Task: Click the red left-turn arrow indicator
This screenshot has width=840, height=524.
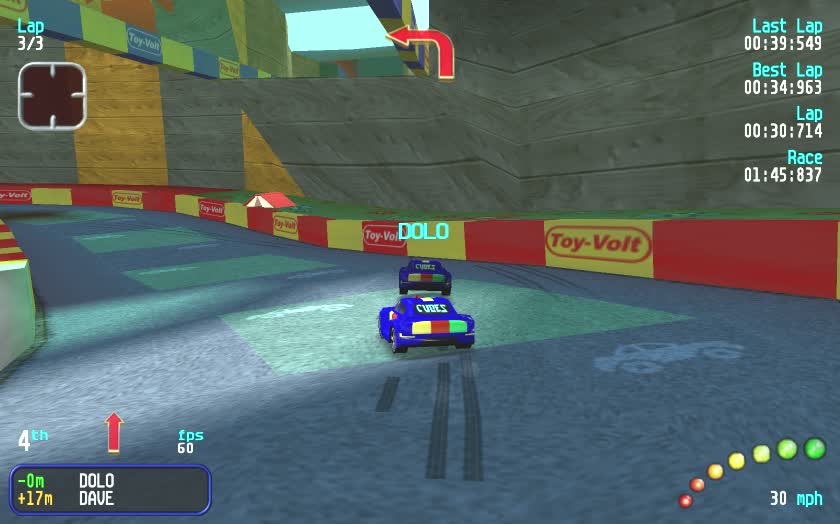Action: tap(423, 49)
